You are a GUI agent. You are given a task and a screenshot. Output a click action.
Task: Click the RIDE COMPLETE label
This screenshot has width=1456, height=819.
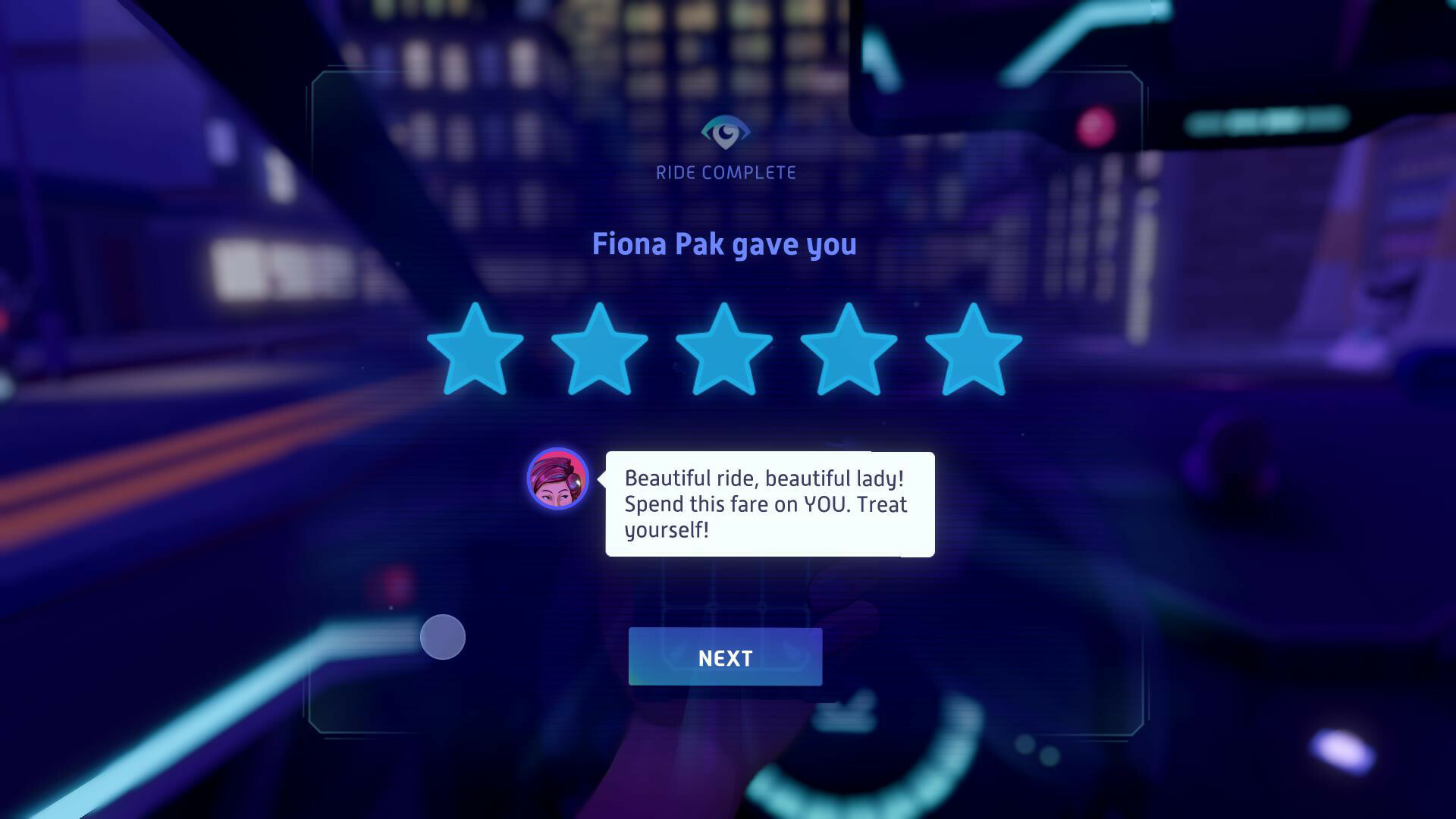(x=726, y=172)
